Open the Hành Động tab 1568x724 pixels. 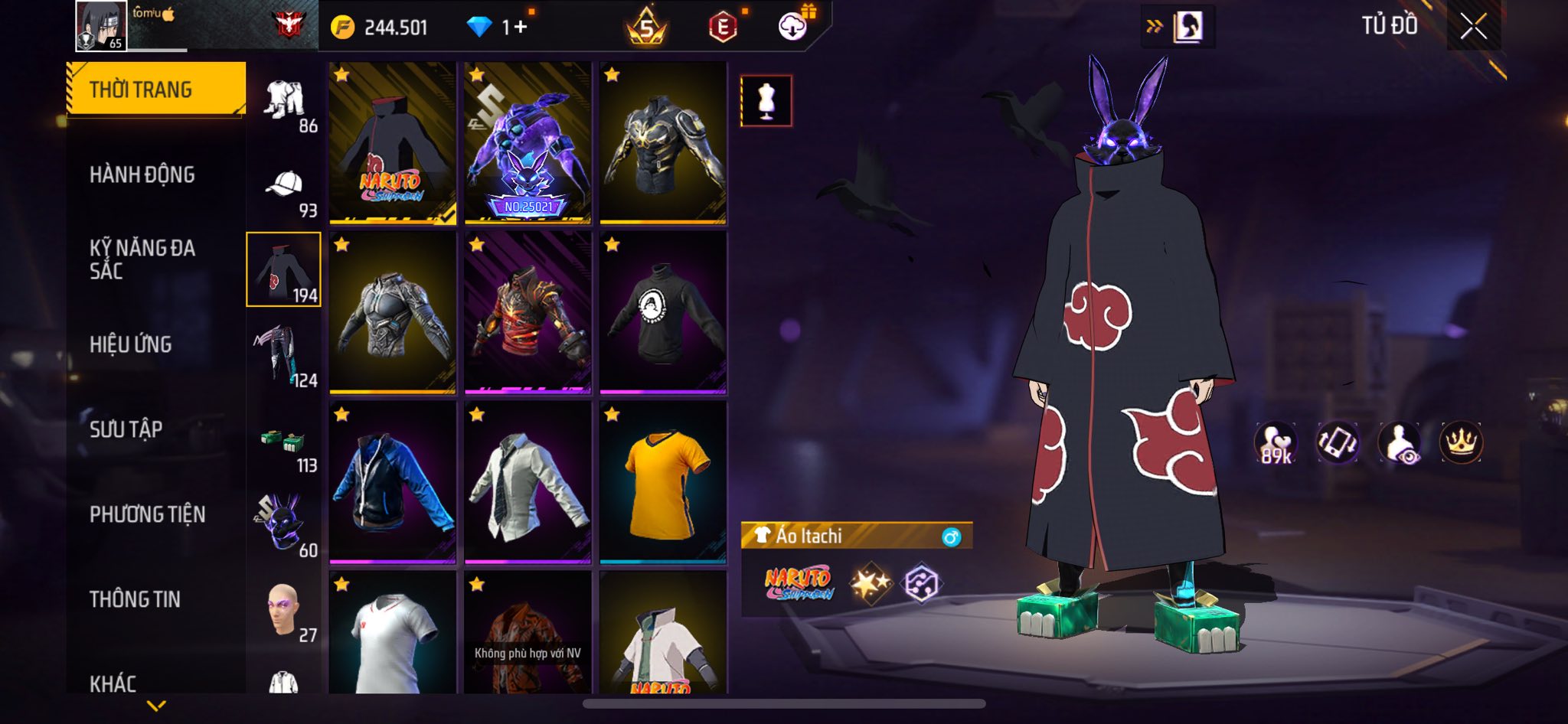(x=142, y=174)
